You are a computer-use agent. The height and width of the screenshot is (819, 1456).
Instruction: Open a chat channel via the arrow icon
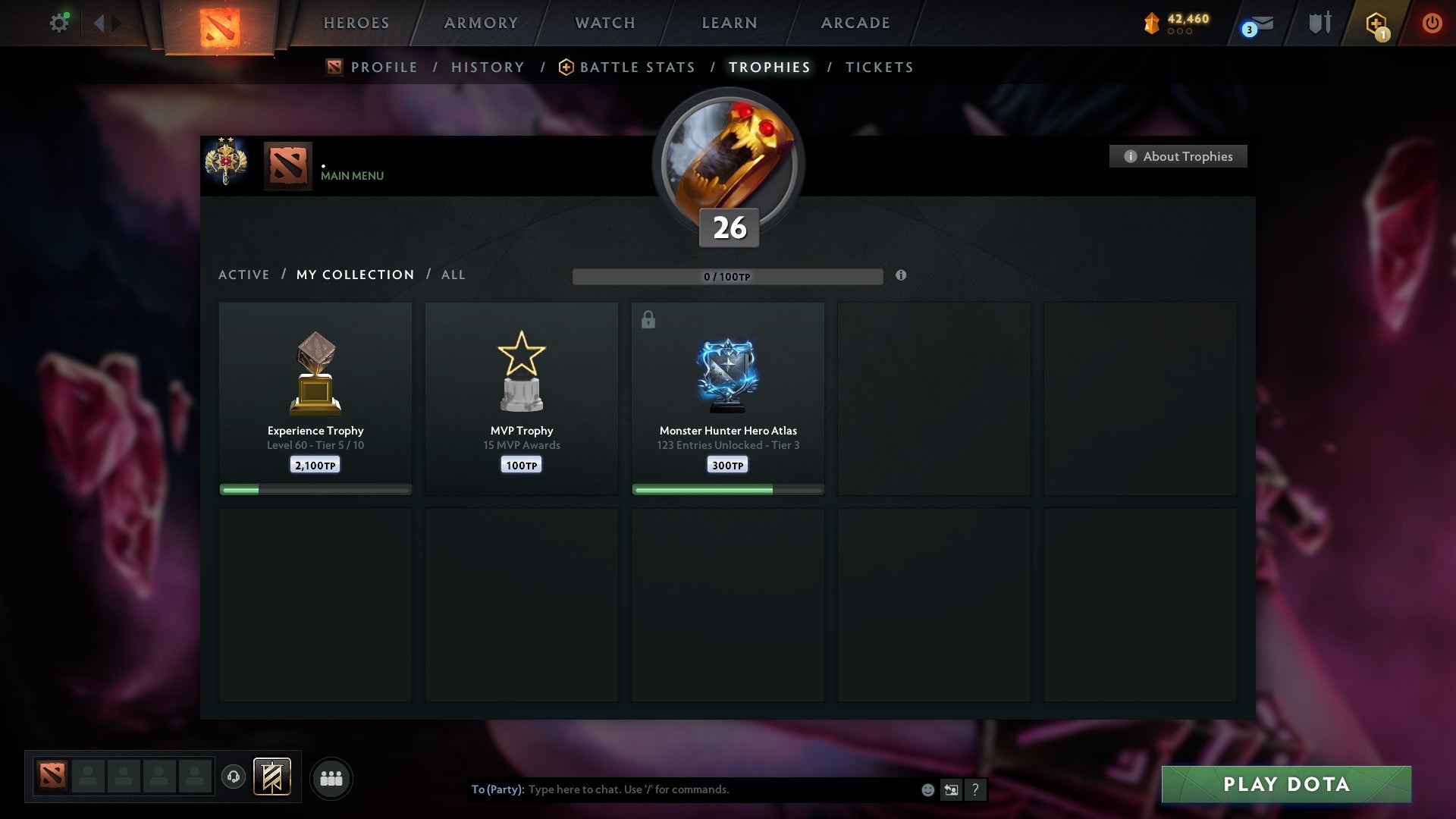951,789
